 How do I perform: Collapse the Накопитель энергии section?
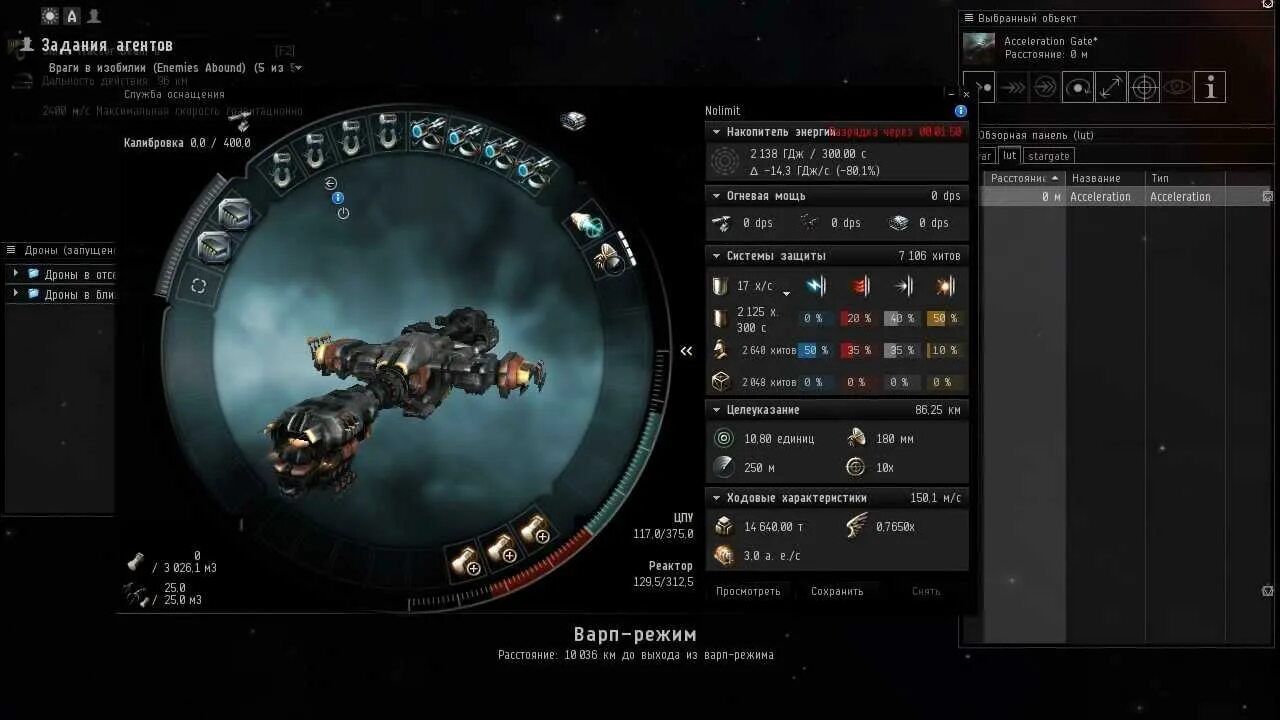(x=716, y=132)
